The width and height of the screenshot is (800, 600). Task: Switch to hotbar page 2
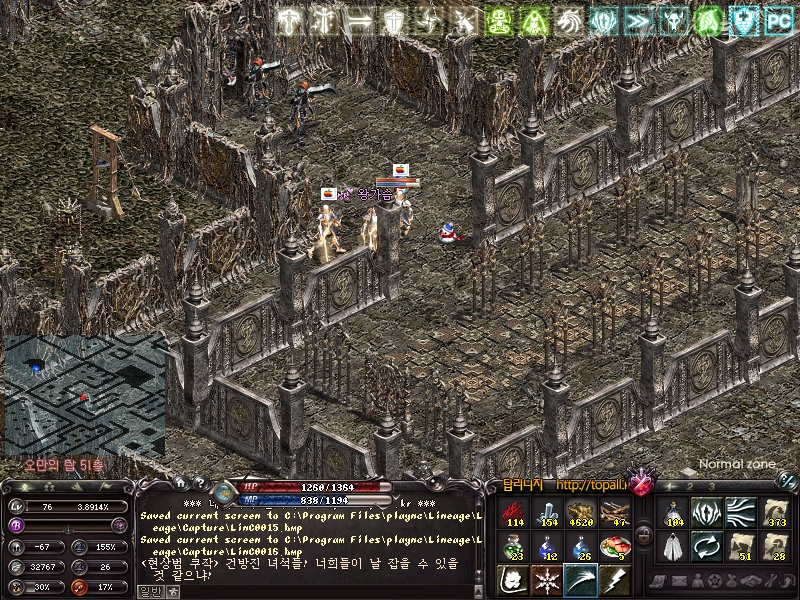tap(690, 486)
